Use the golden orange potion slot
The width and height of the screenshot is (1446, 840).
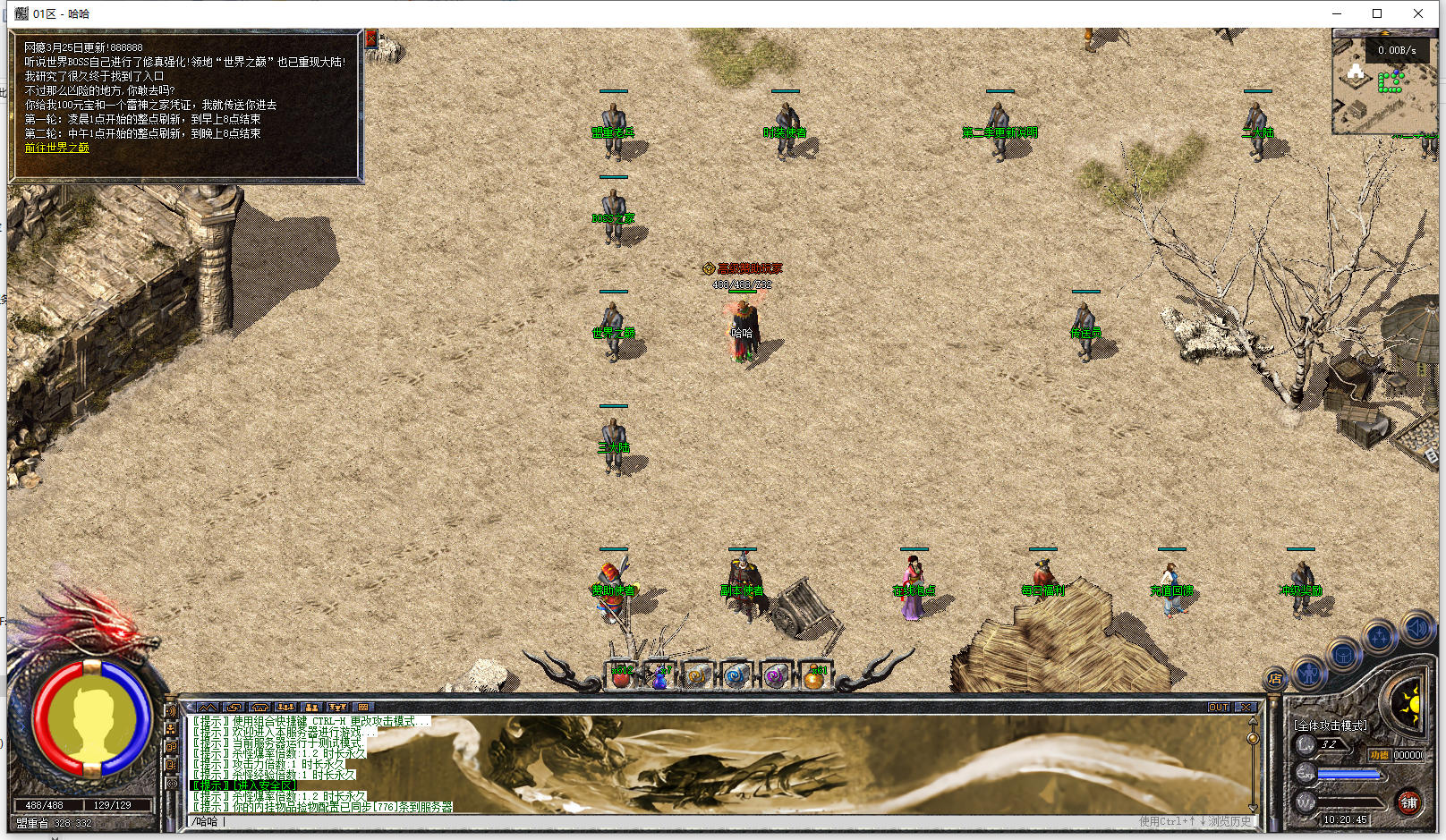[x=814, y=675]
